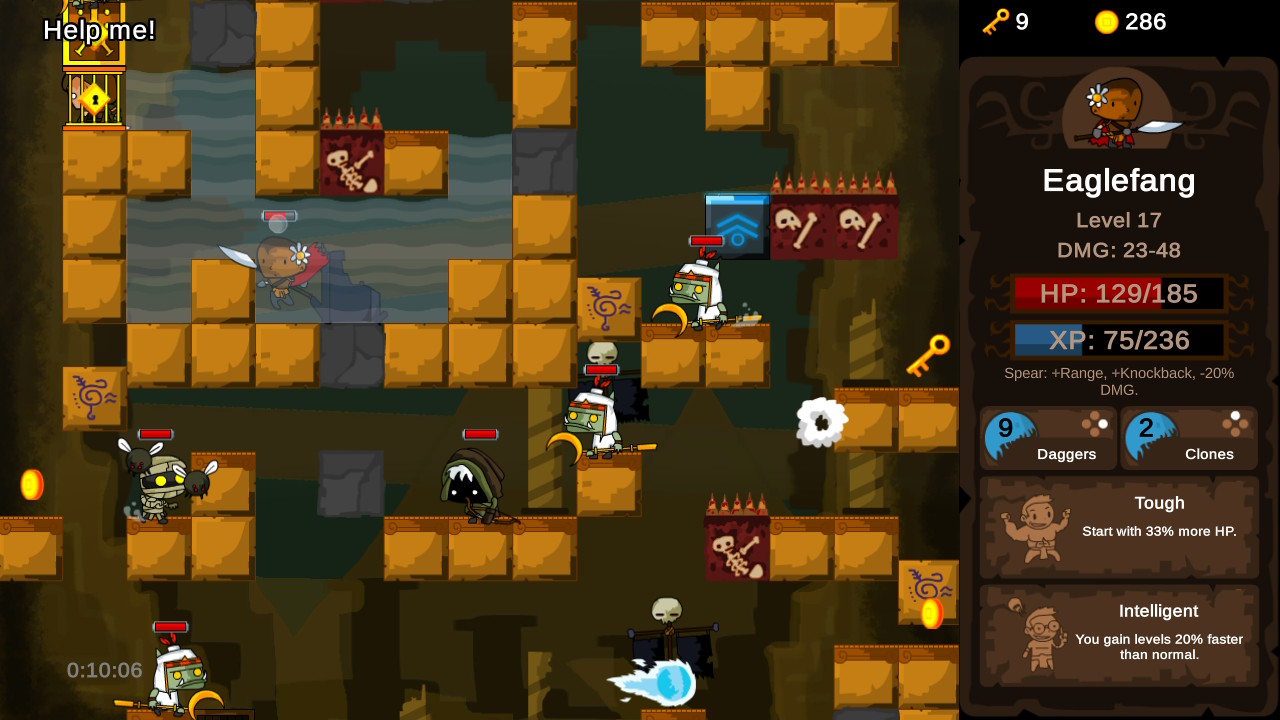Click the white upgrade pip on Clones panel
Screen dimensions: 1280x720
1234,417
